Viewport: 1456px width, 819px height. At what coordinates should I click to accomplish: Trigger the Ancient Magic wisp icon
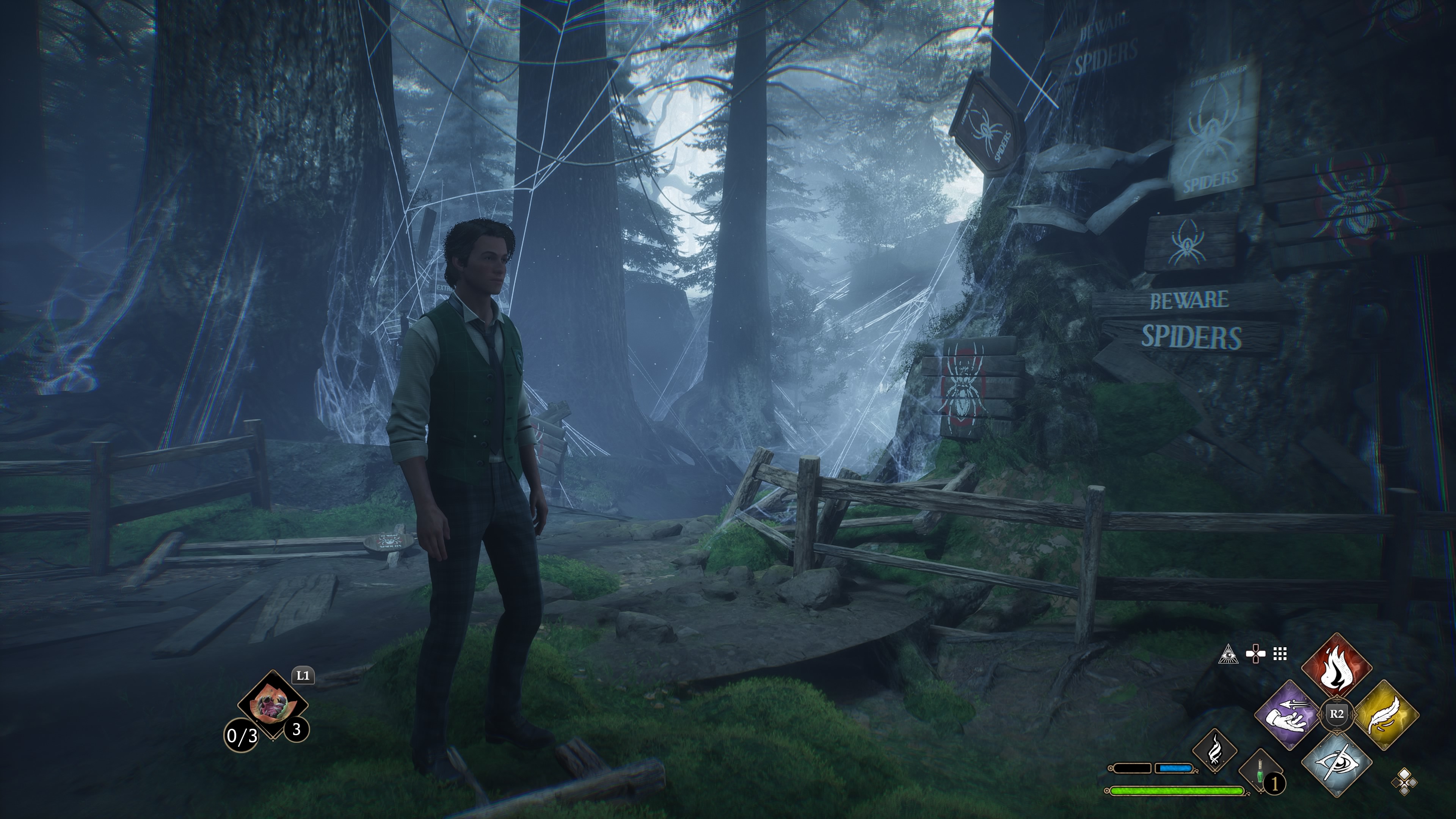coord(1214,751)
